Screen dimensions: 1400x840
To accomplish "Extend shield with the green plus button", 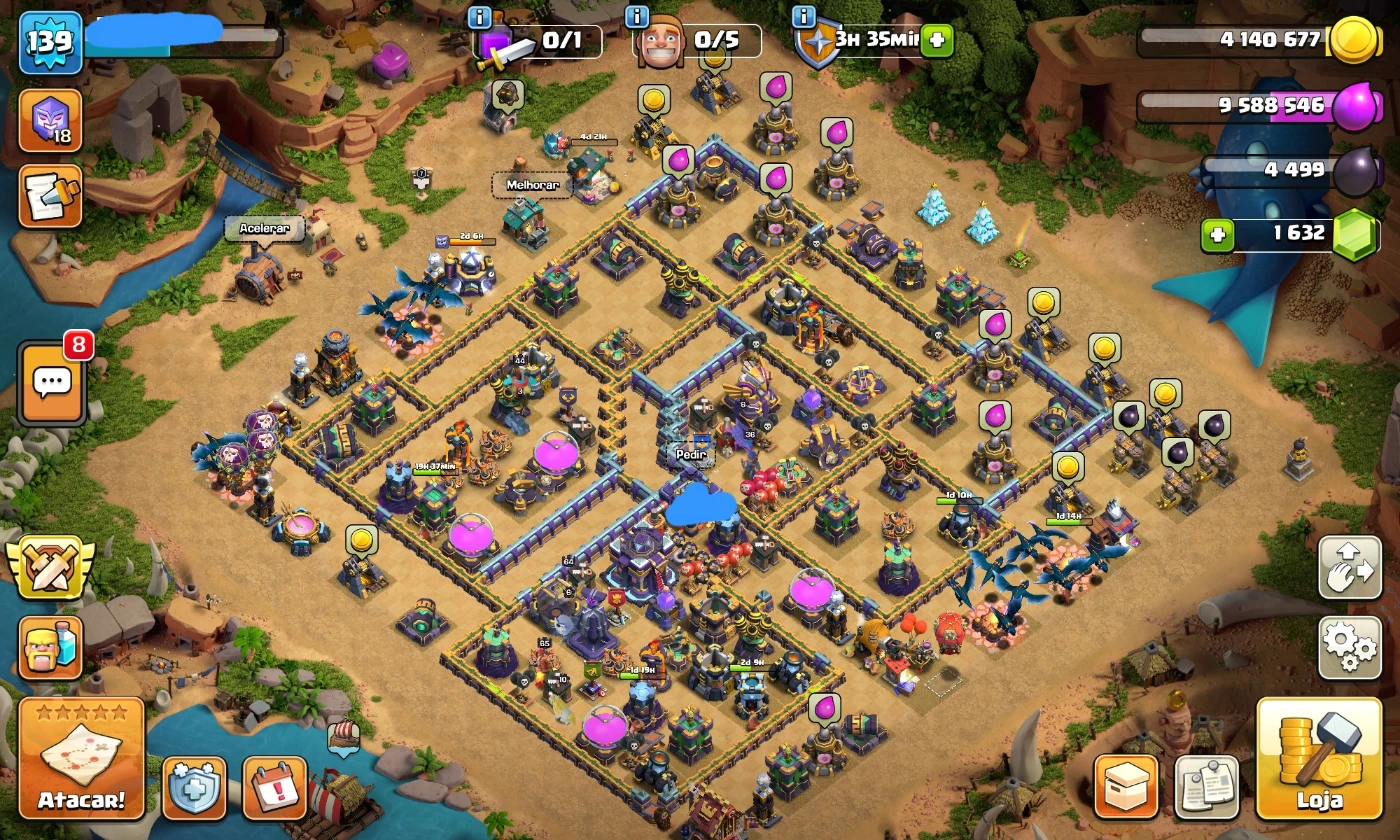I will (937, 41).
